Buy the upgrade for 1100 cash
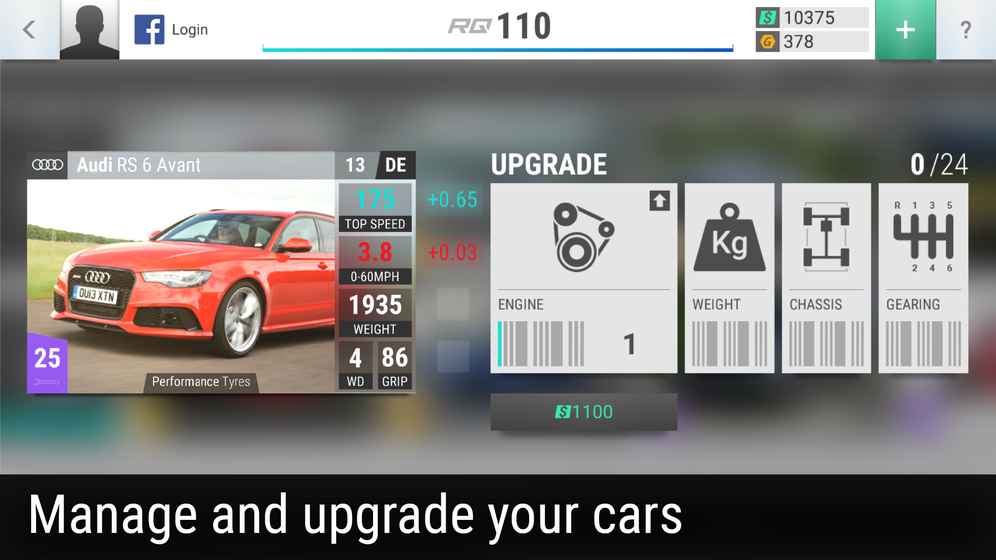The width and height of the screenshot is (996, 560). (583, 412)
